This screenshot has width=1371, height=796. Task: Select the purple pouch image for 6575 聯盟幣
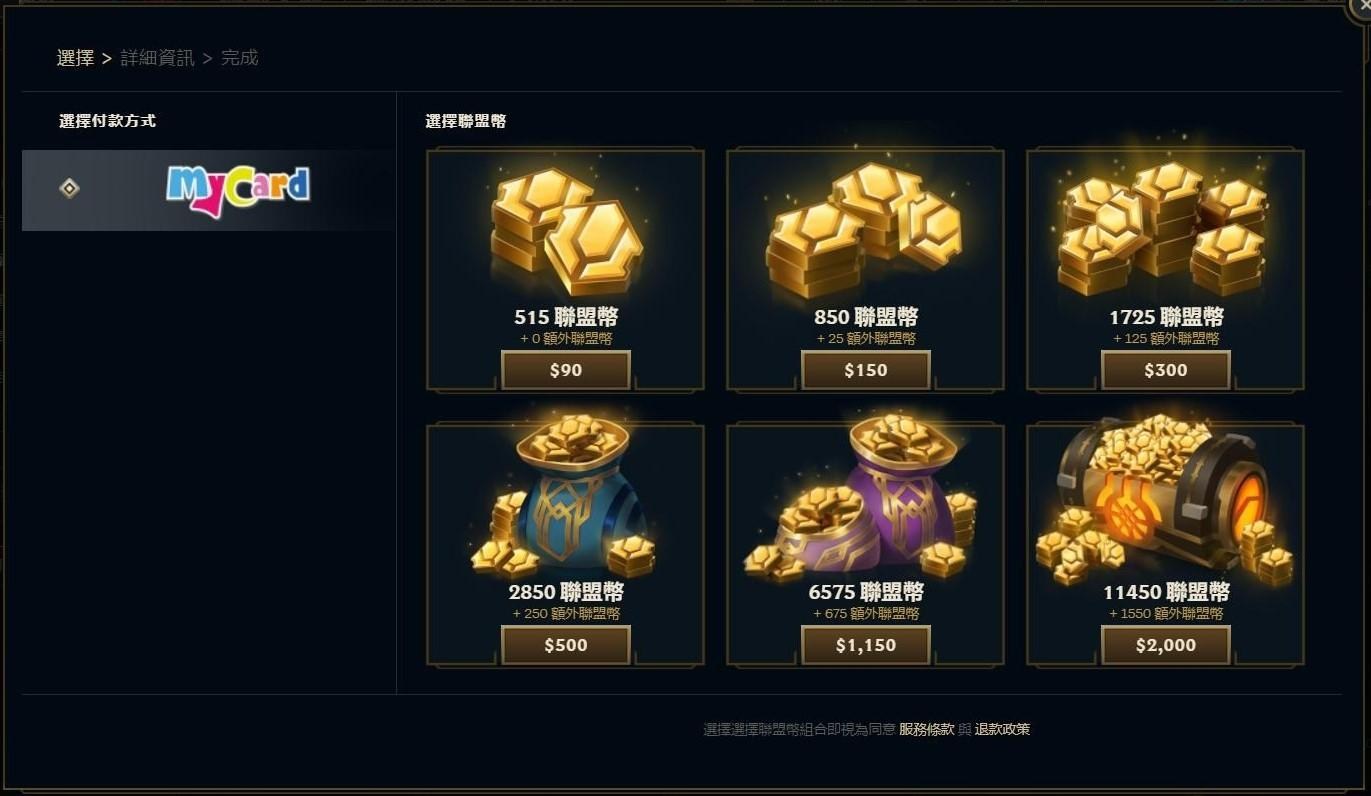(865, 505)
